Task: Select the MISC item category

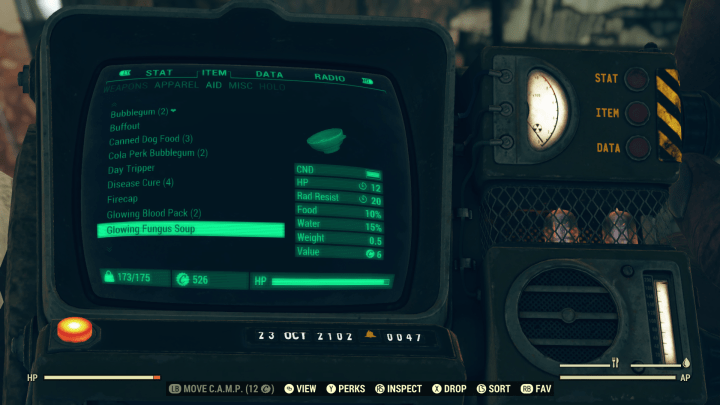Action: coord(241,88)
